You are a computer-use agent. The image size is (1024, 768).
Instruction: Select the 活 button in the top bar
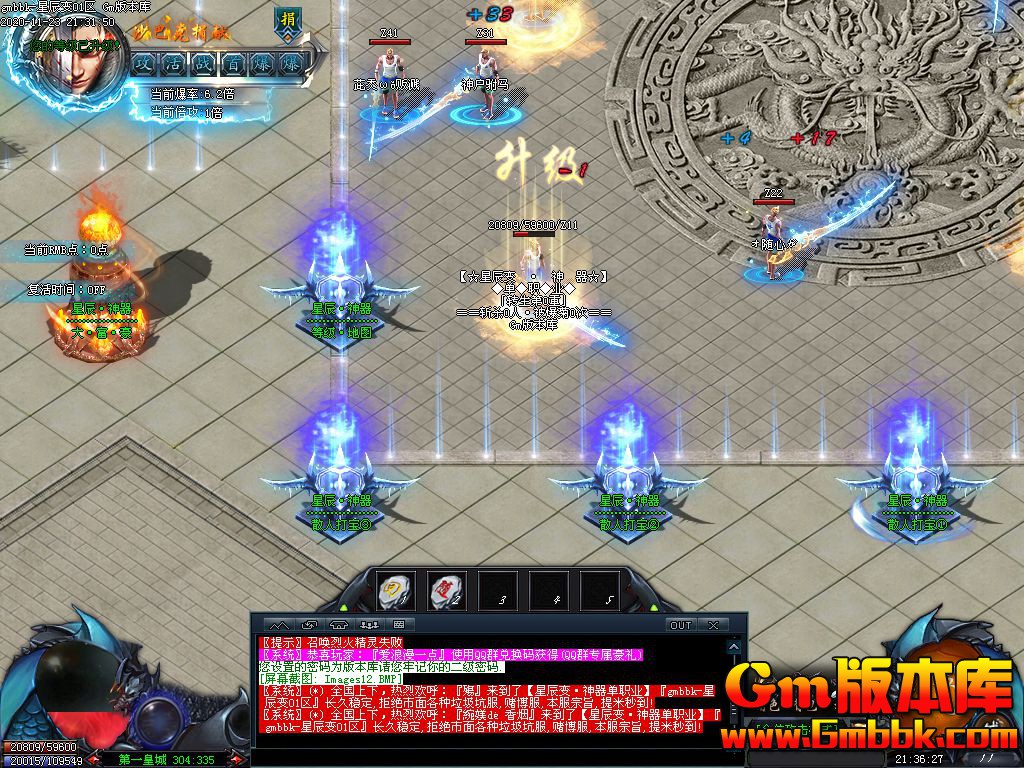[x=174, y=63]
